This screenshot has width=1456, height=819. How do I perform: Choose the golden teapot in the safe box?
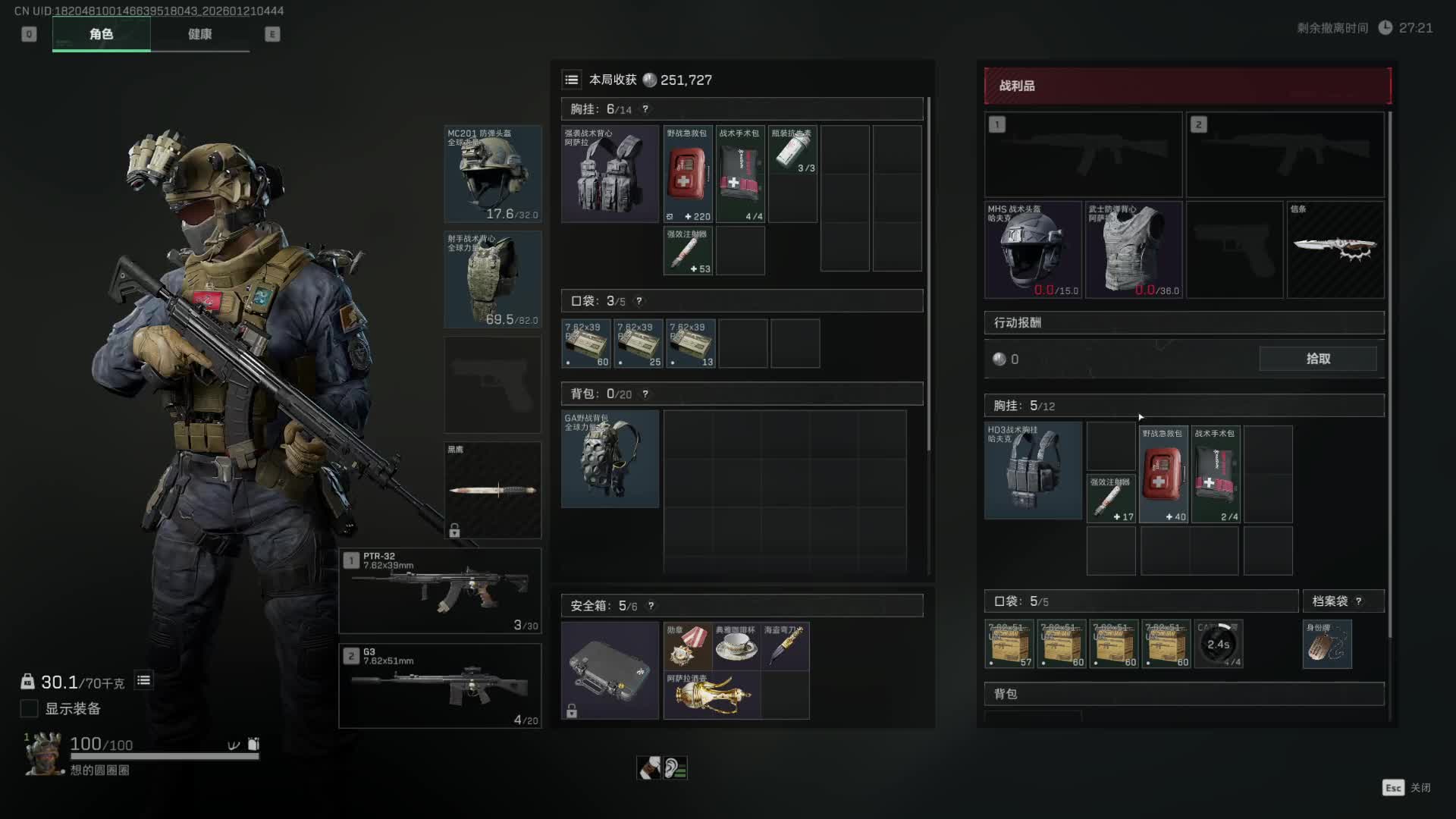pos(711,695)
